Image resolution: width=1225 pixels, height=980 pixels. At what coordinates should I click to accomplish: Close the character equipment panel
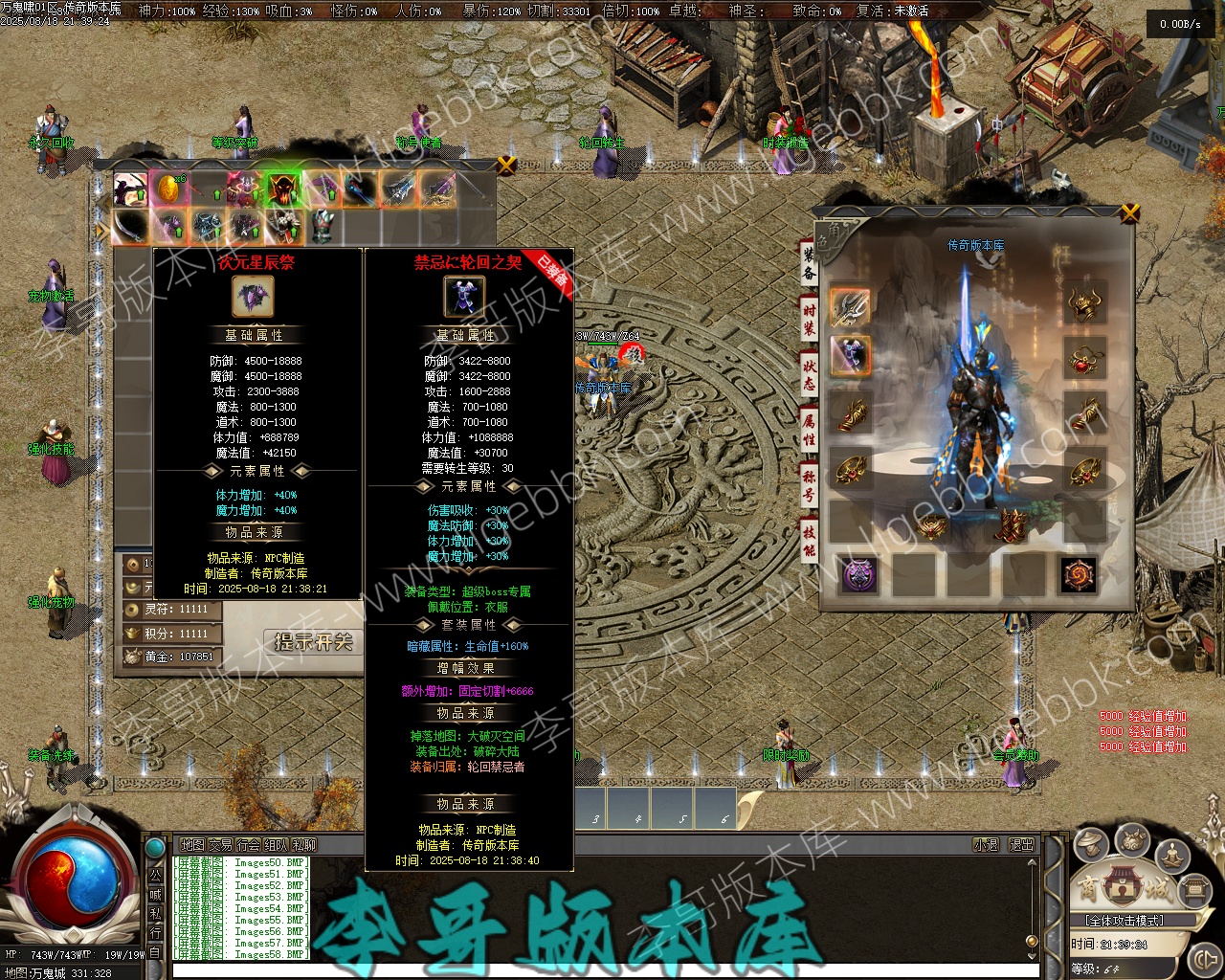tap(1130, 212)
